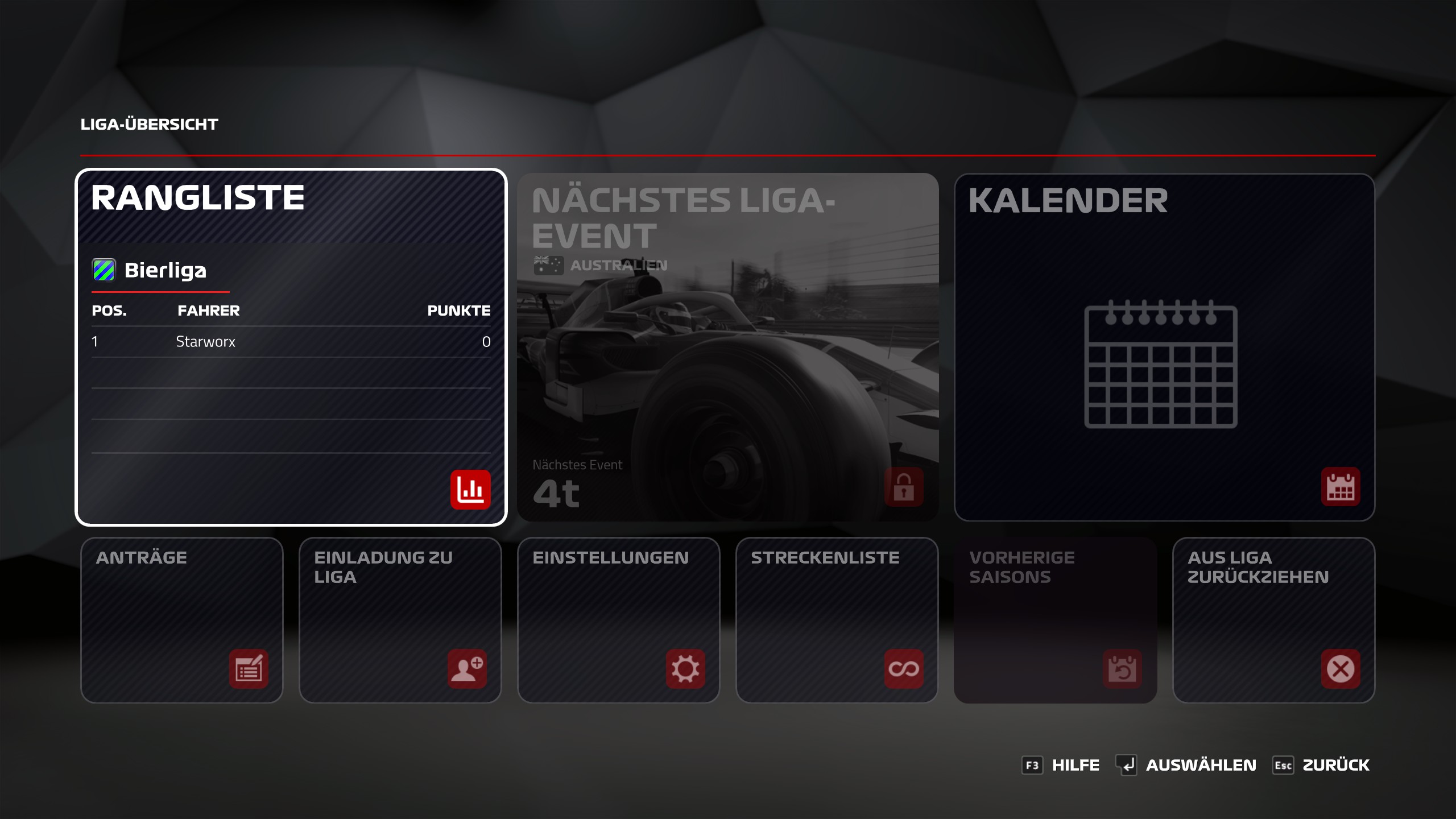
Task: Open the Anträge requests tile
Action: pos(181,620)
